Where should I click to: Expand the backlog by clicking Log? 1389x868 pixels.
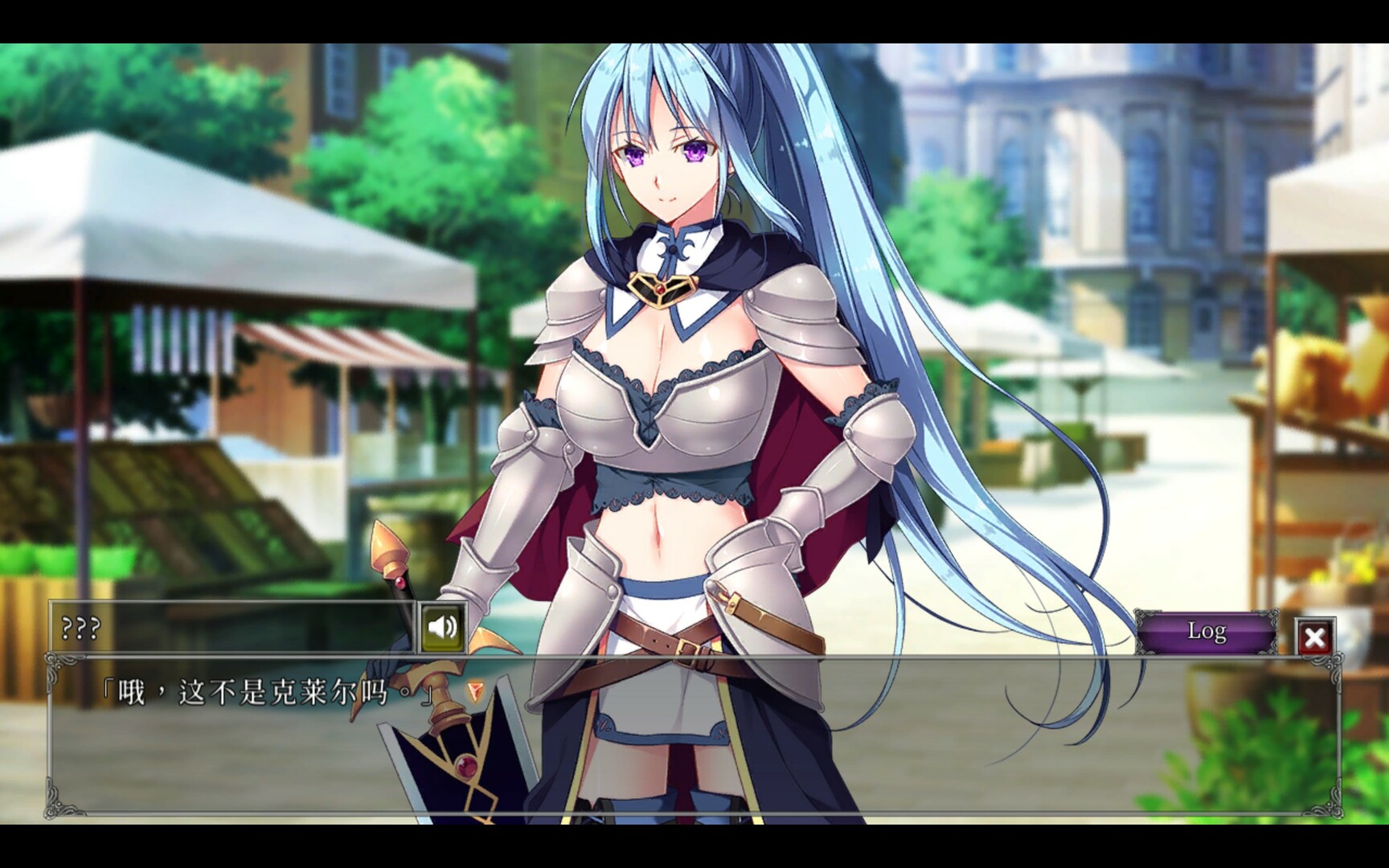[1209, 632]
